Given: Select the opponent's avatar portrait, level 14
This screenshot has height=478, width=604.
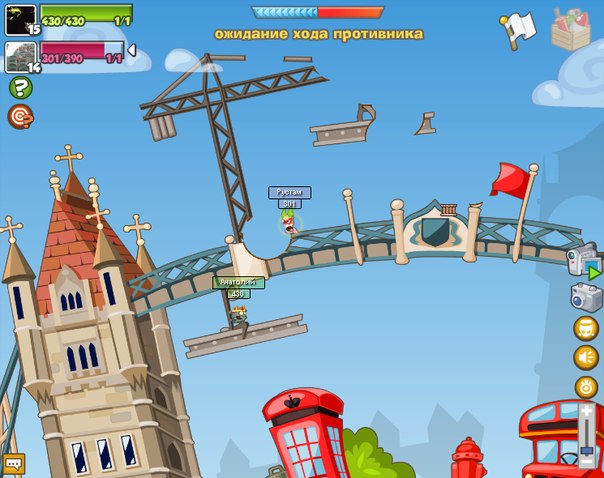Looking at the screenshot, I should 20,56.
